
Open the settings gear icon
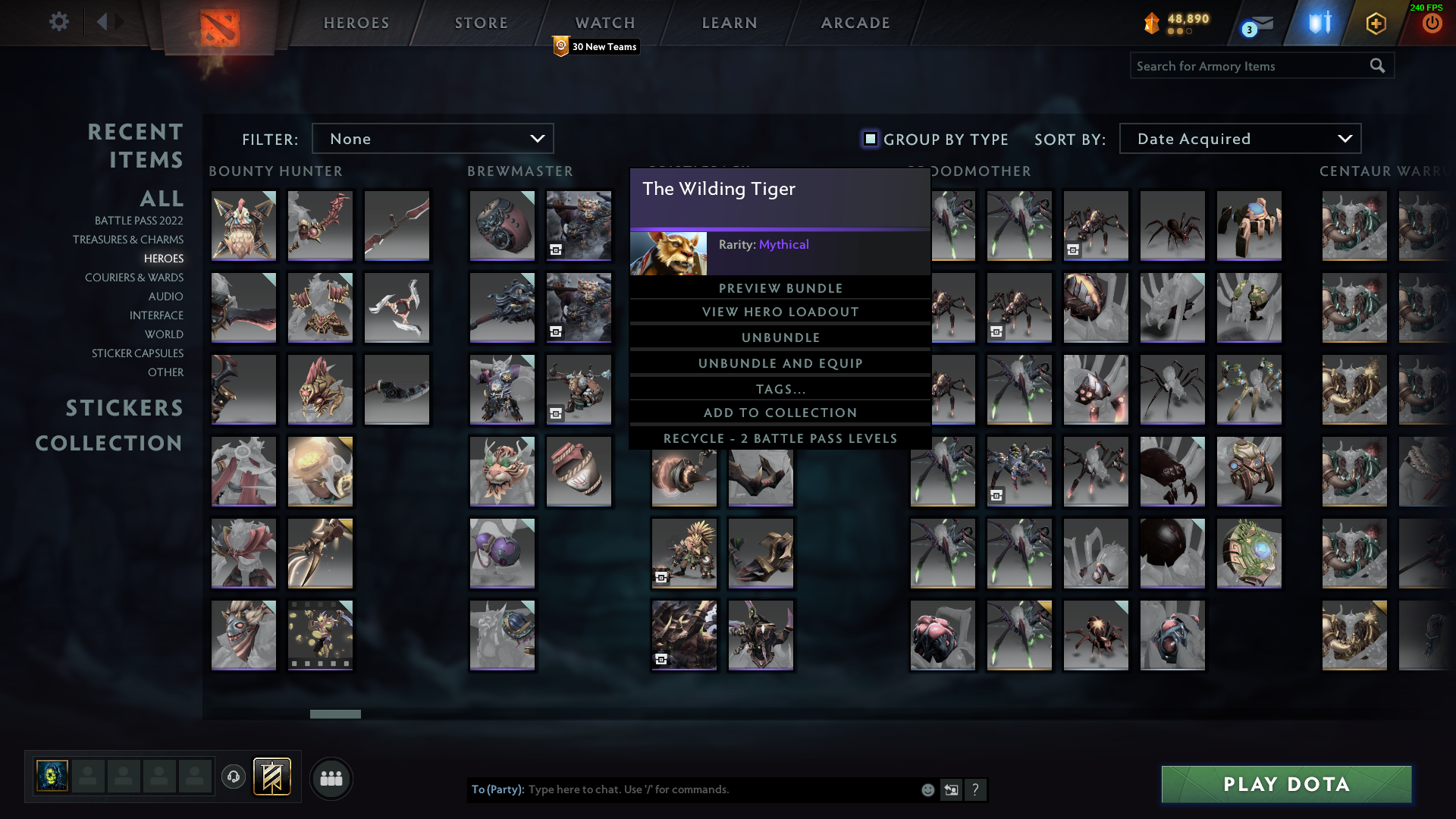pos(59,22)
